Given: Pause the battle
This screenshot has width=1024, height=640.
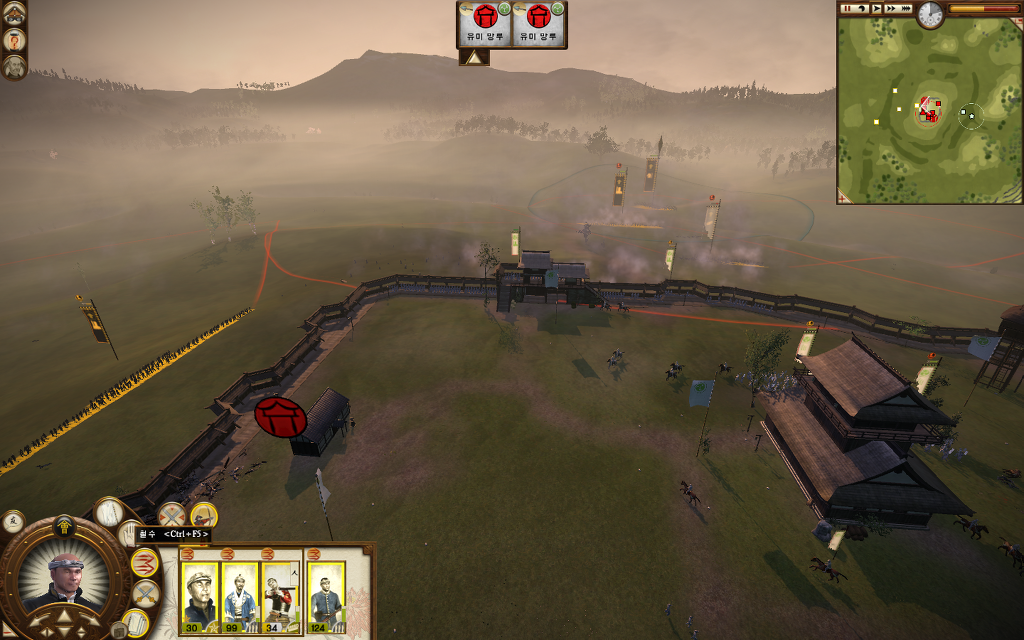Looking at the screenshot, I should 847,8.
